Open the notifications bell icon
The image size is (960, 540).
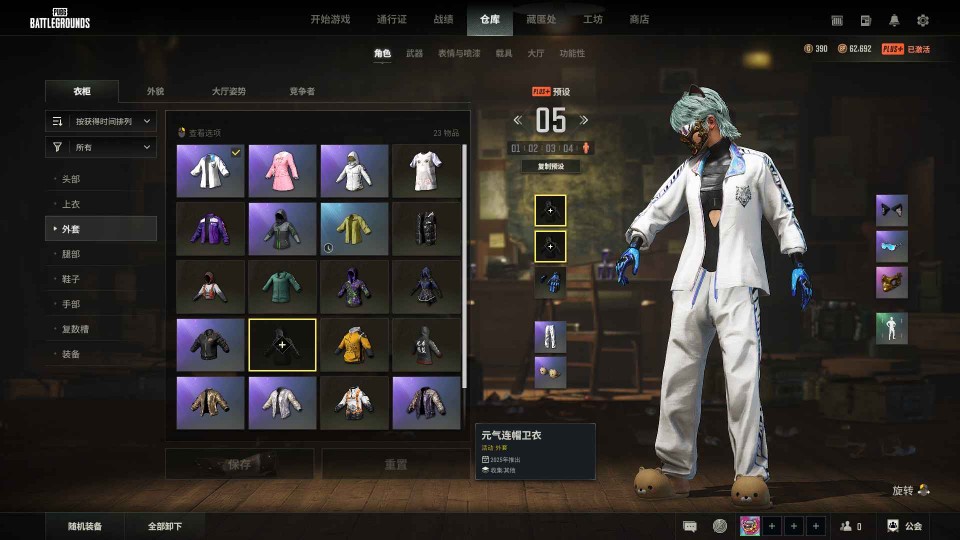click(894, 20)
